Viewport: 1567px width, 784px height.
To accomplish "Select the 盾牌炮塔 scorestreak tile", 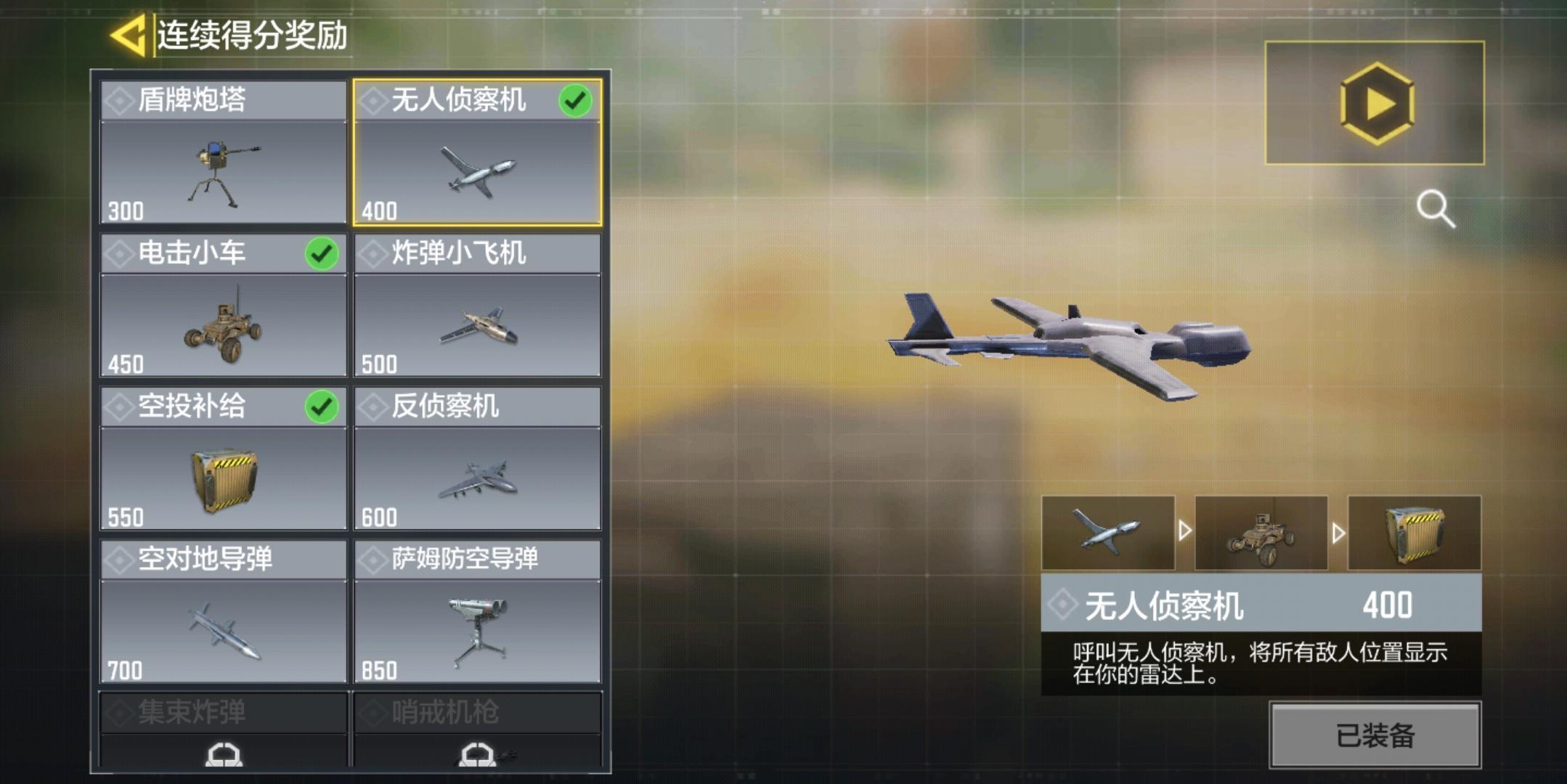I will [x=223, y=152].
